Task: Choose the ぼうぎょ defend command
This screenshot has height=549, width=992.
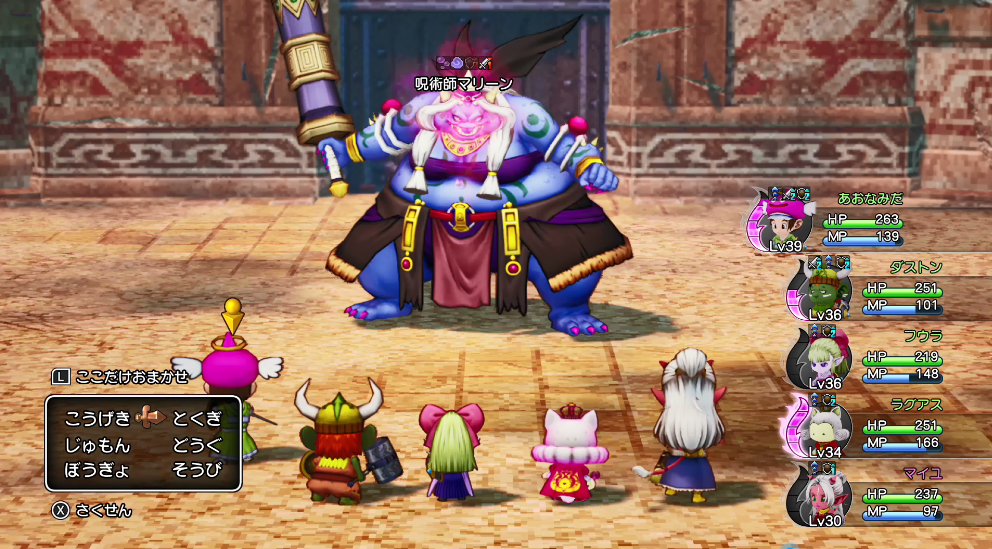Action: [97, 468]
